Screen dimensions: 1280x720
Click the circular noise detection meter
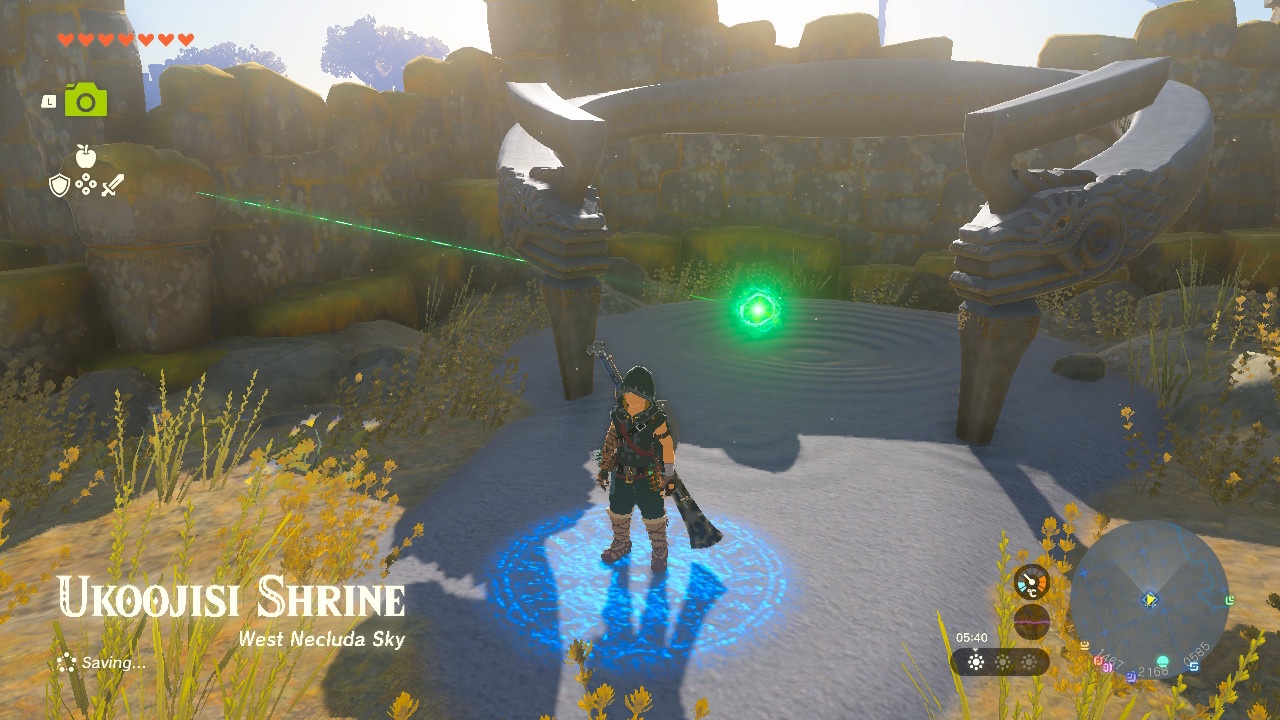click(x=1032, y=621)
